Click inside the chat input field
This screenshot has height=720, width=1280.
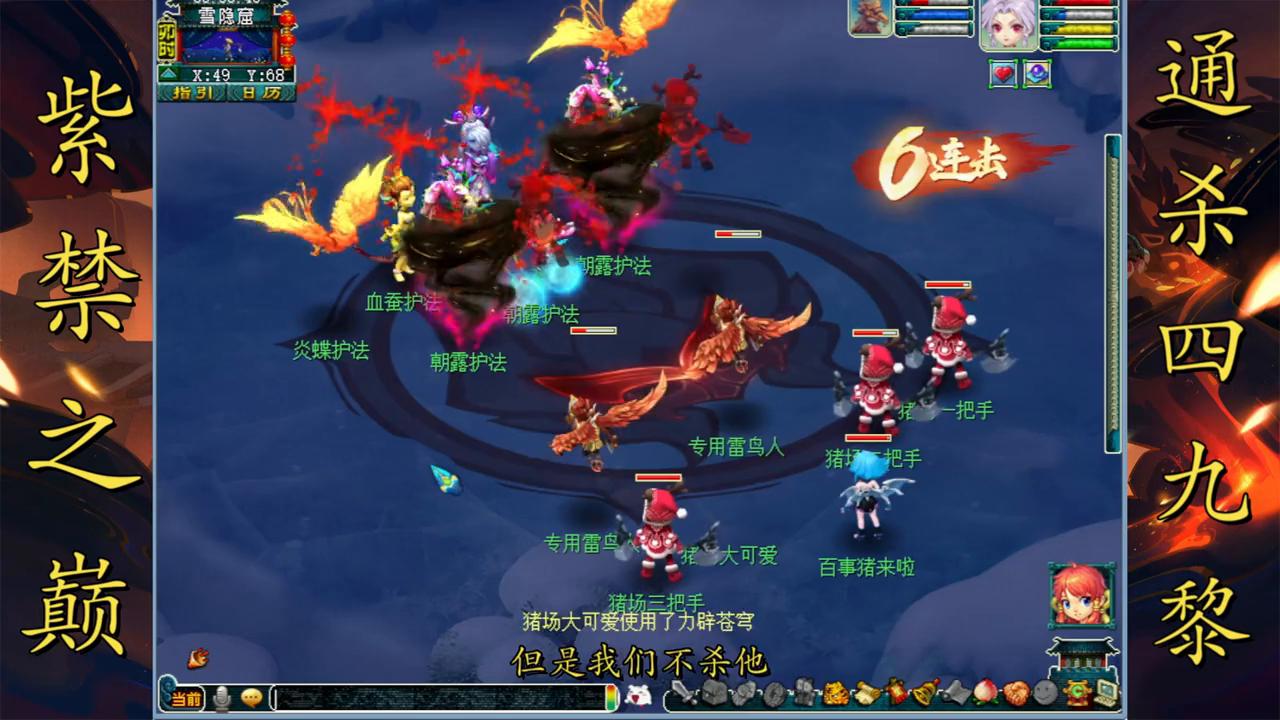tap(434, 700)
